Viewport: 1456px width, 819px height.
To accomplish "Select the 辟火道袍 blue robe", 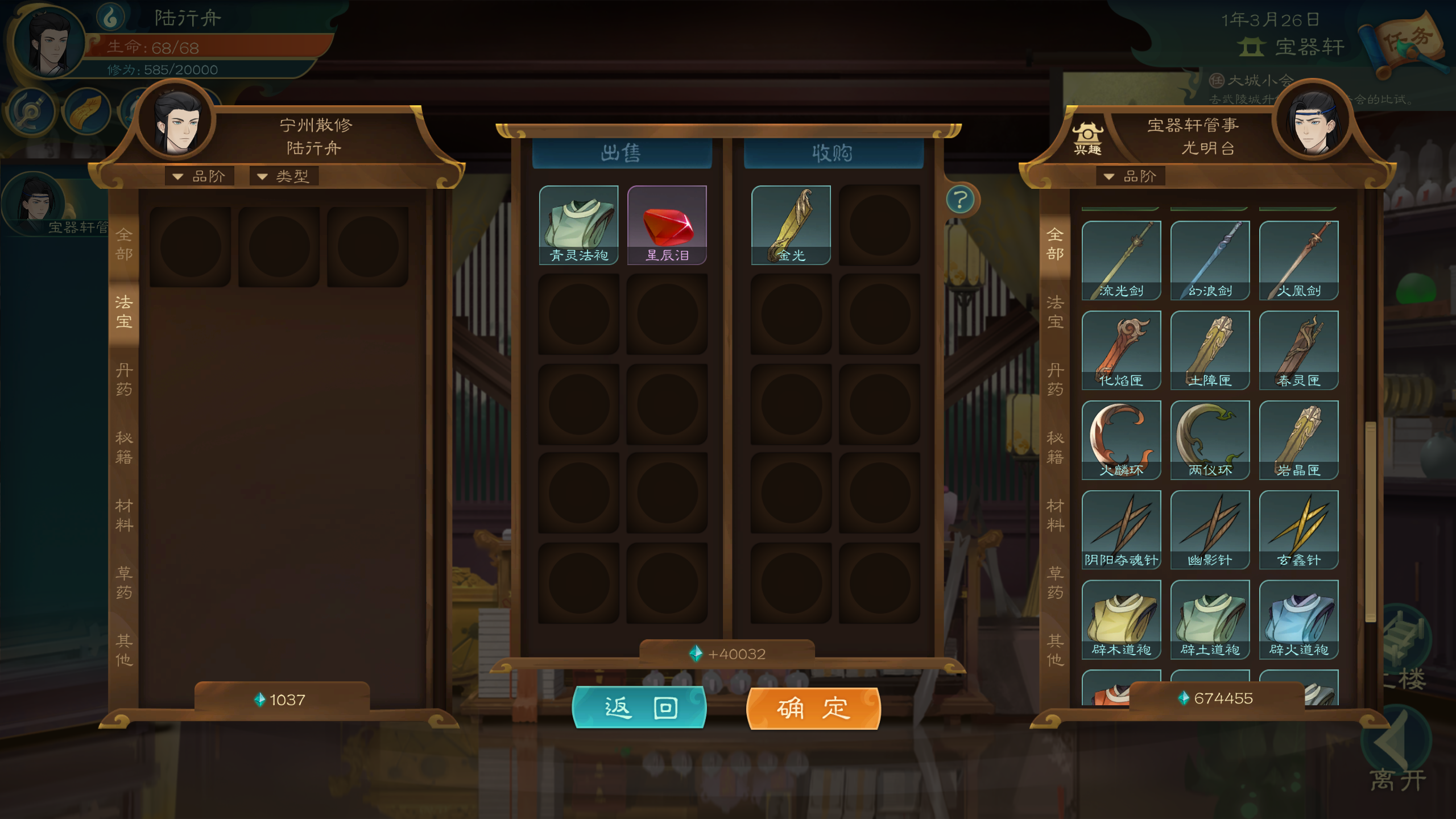I will coord(1298,619).
